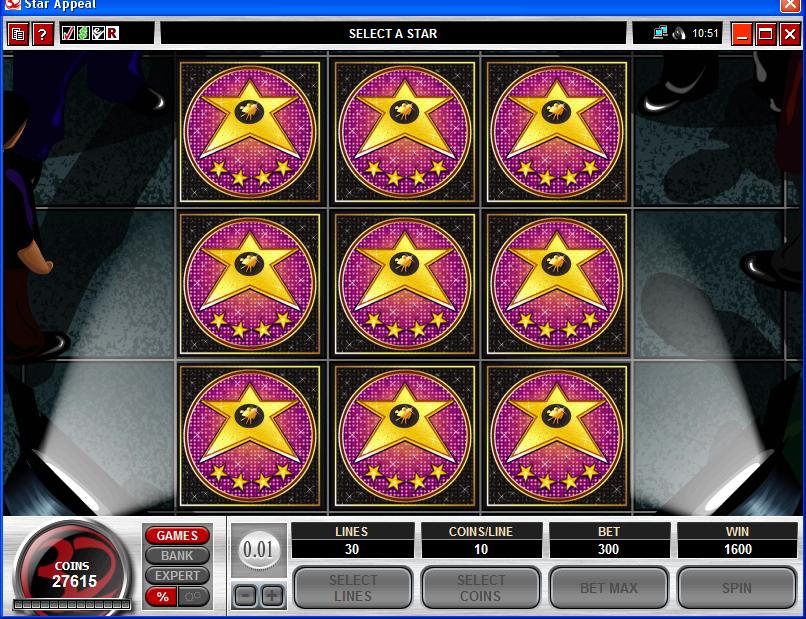This screenshot has height=619, width=806.
Task: Click the red percent button
Action: (x=160, y=597)
